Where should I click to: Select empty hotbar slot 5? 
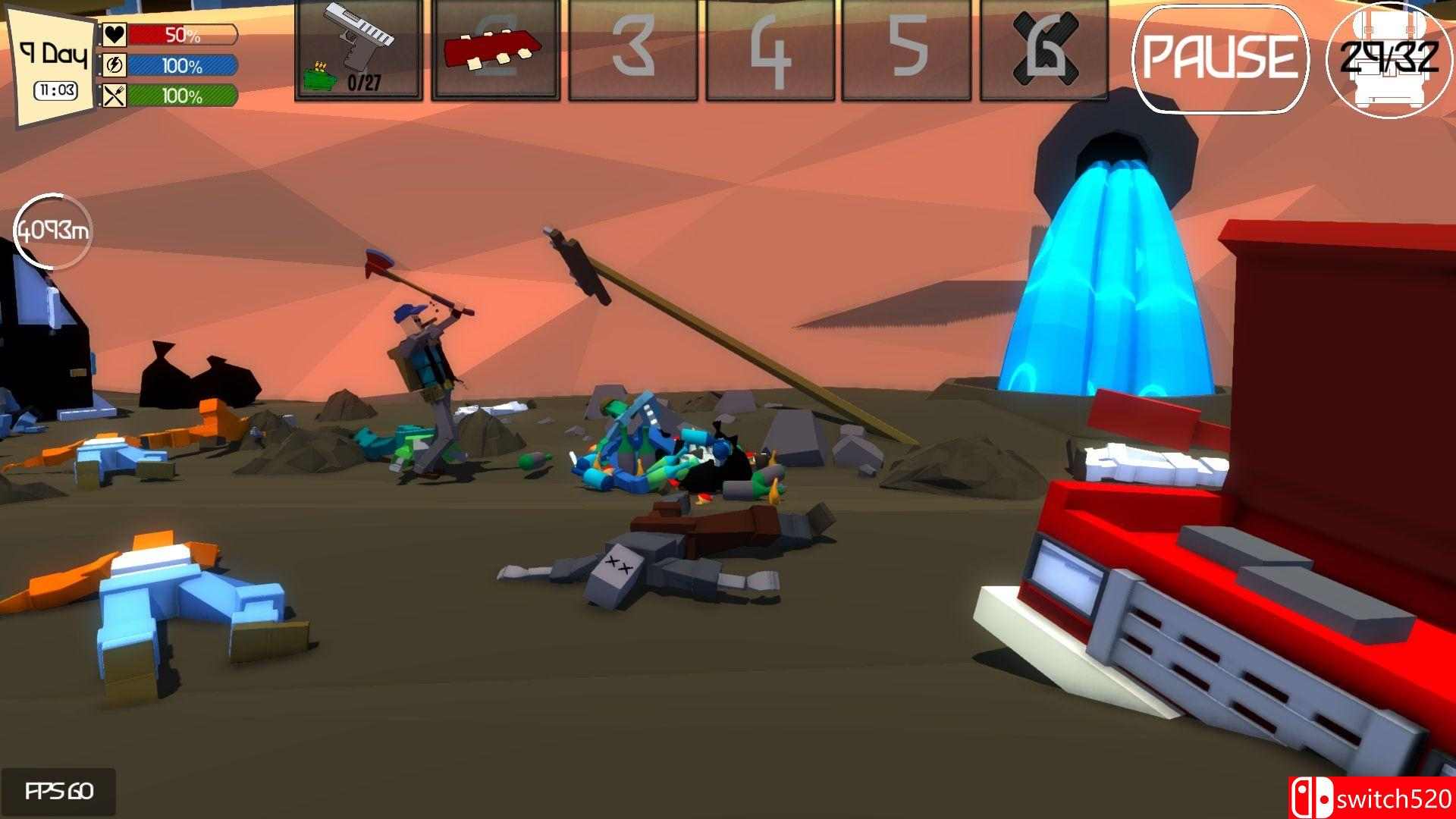906,50
